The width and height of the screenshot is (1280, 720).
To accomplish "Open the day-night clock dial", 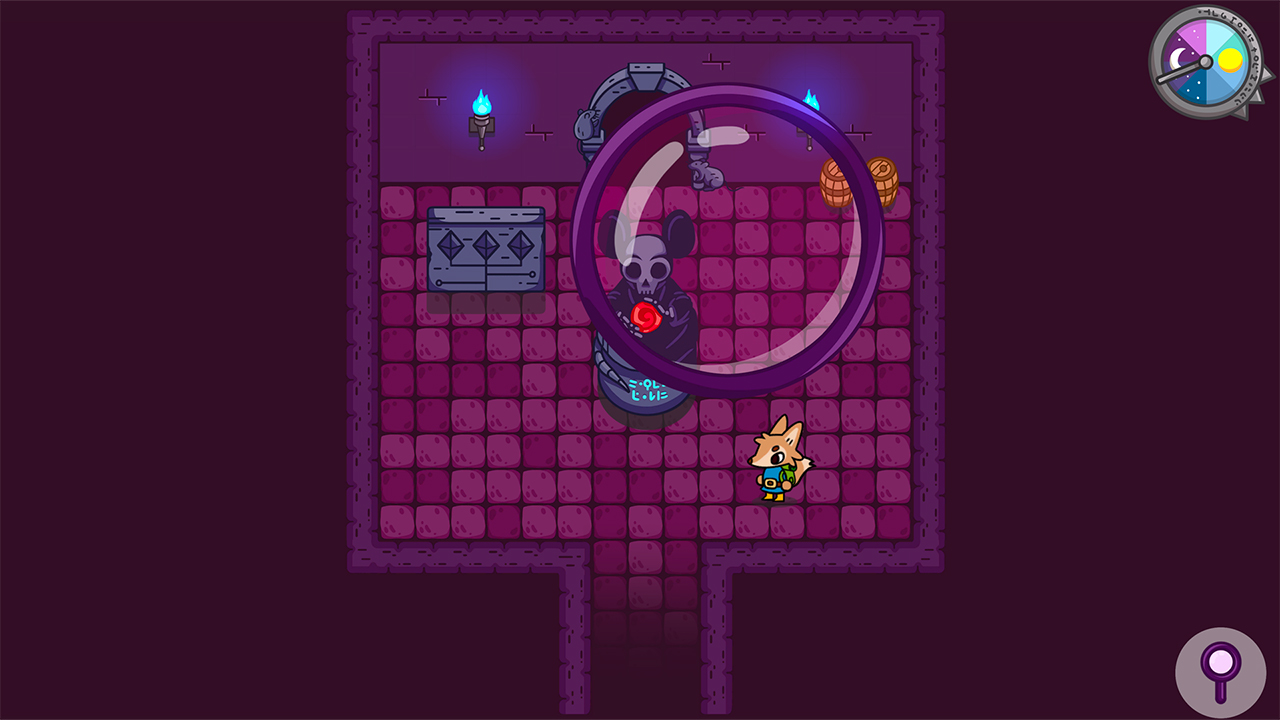I will [1204, 62].
